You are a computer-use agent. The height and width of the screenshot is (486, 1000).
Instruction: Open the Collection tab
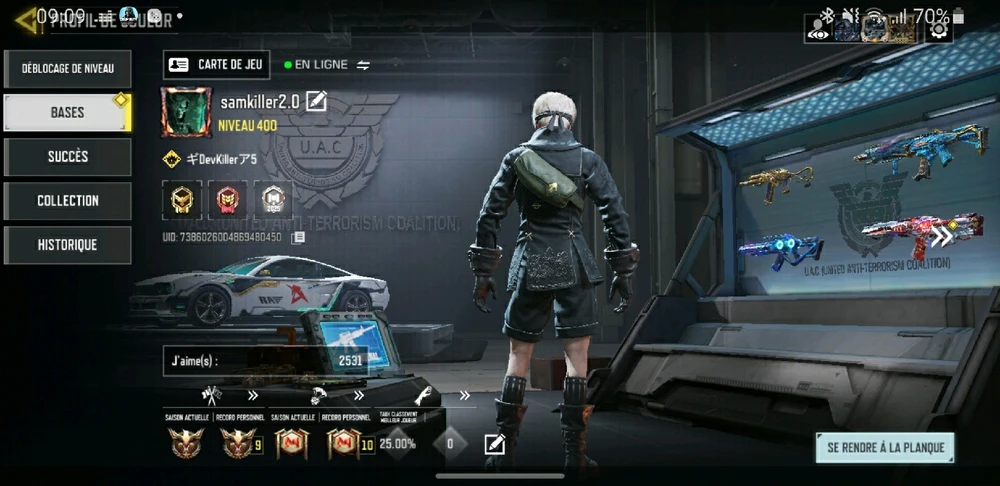[67, 201]
